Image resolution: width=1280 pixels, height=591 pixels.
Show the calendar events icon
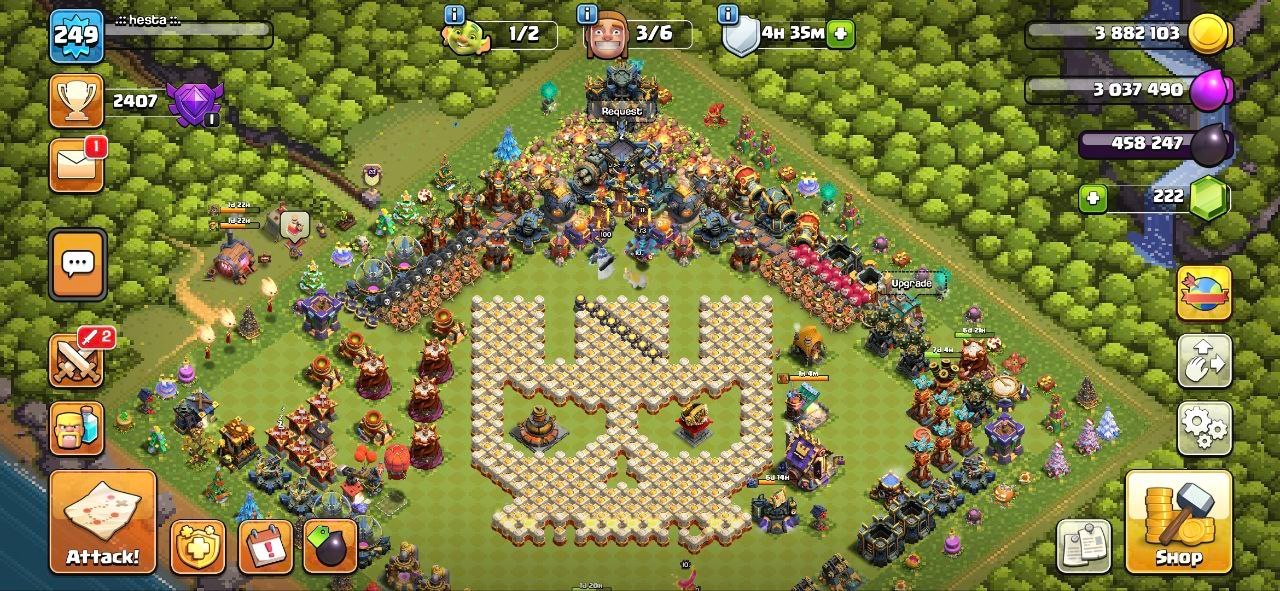coord(265,547)
